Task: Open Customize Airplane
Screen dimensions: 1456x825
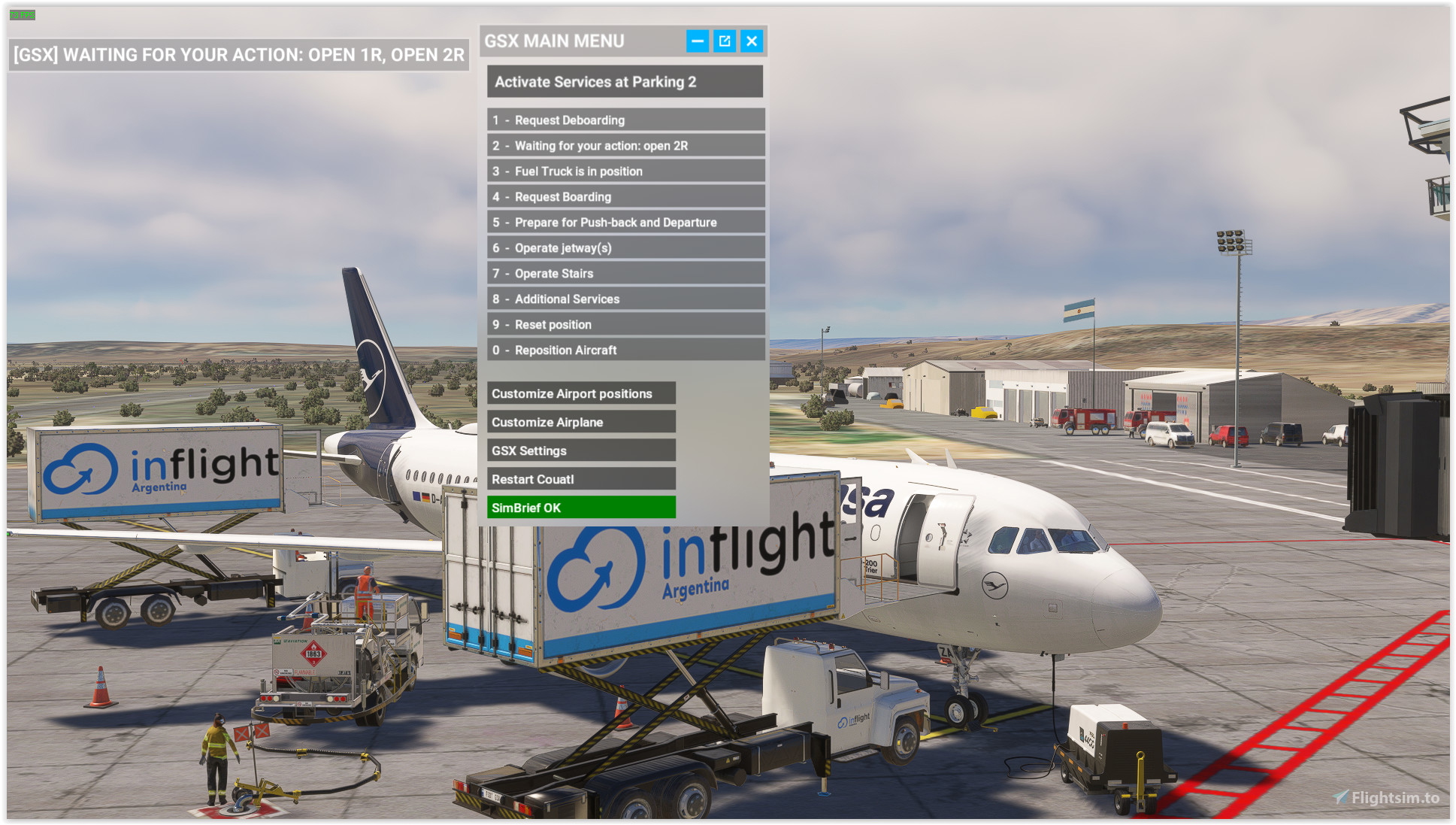Action: [x=581, y=422]
